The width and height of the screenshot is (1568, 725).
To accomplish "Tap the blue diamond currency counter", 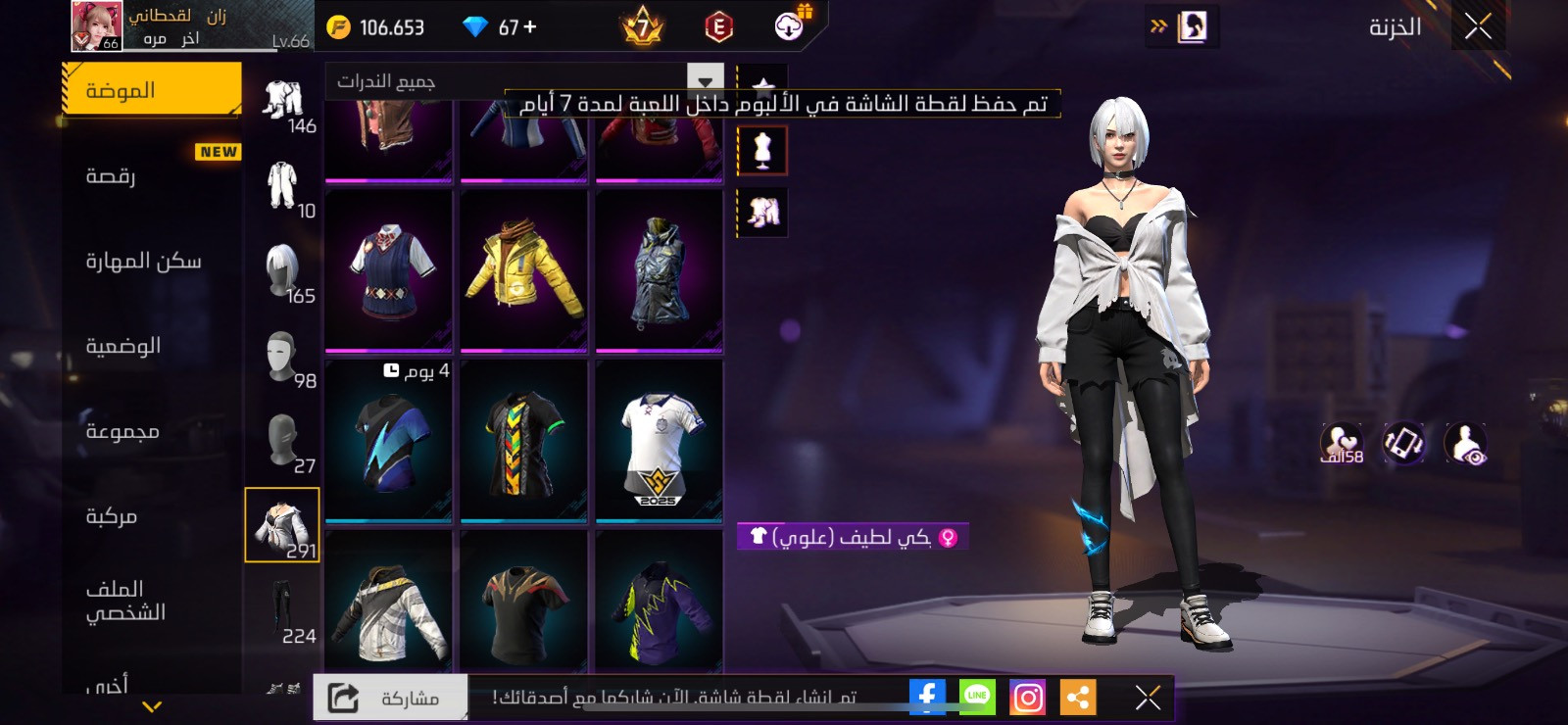I will point(500,27).
